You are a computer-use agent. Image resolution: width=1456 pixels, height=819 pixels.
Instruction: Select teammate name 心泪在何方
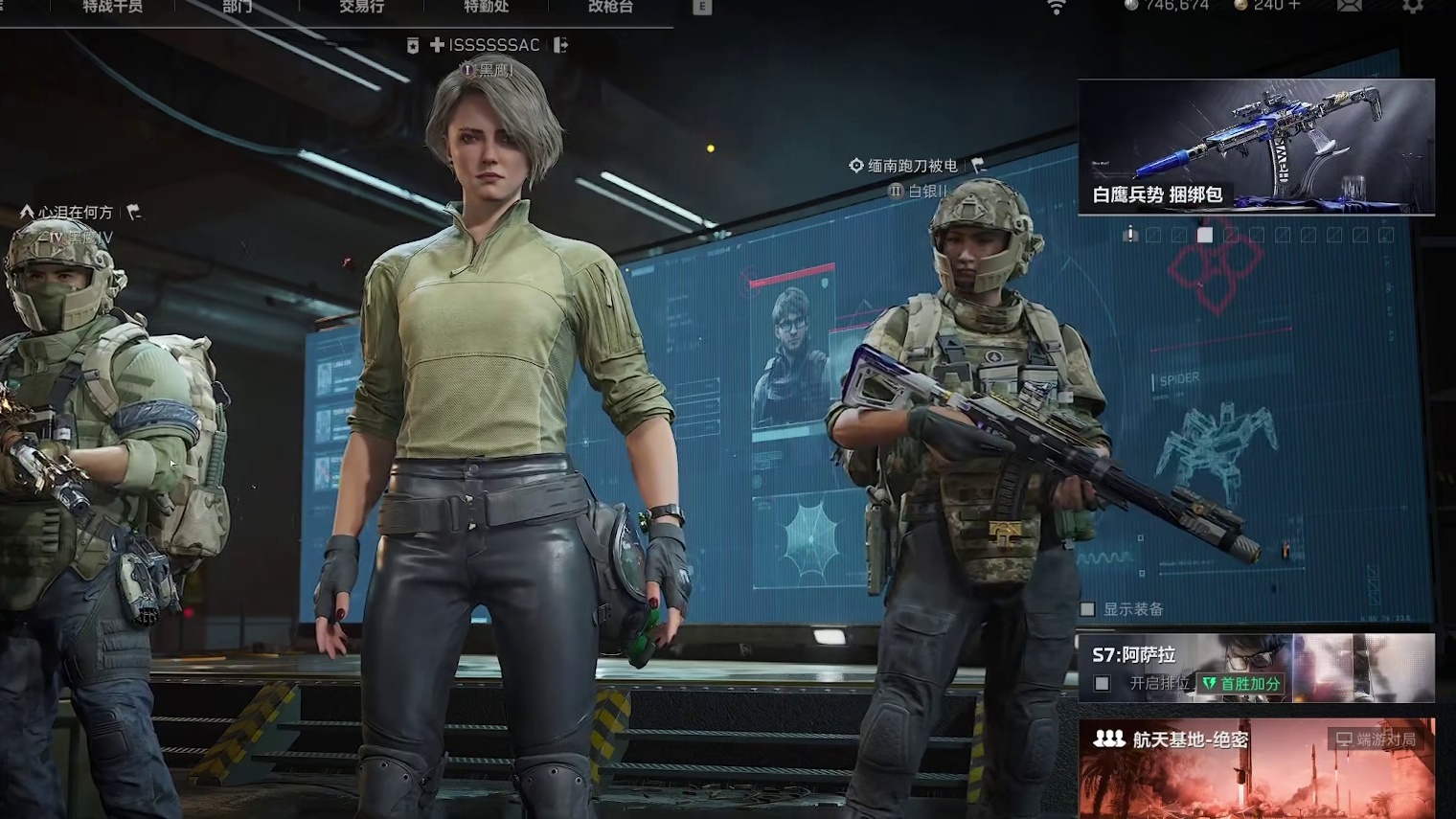[x=76, y=213]
